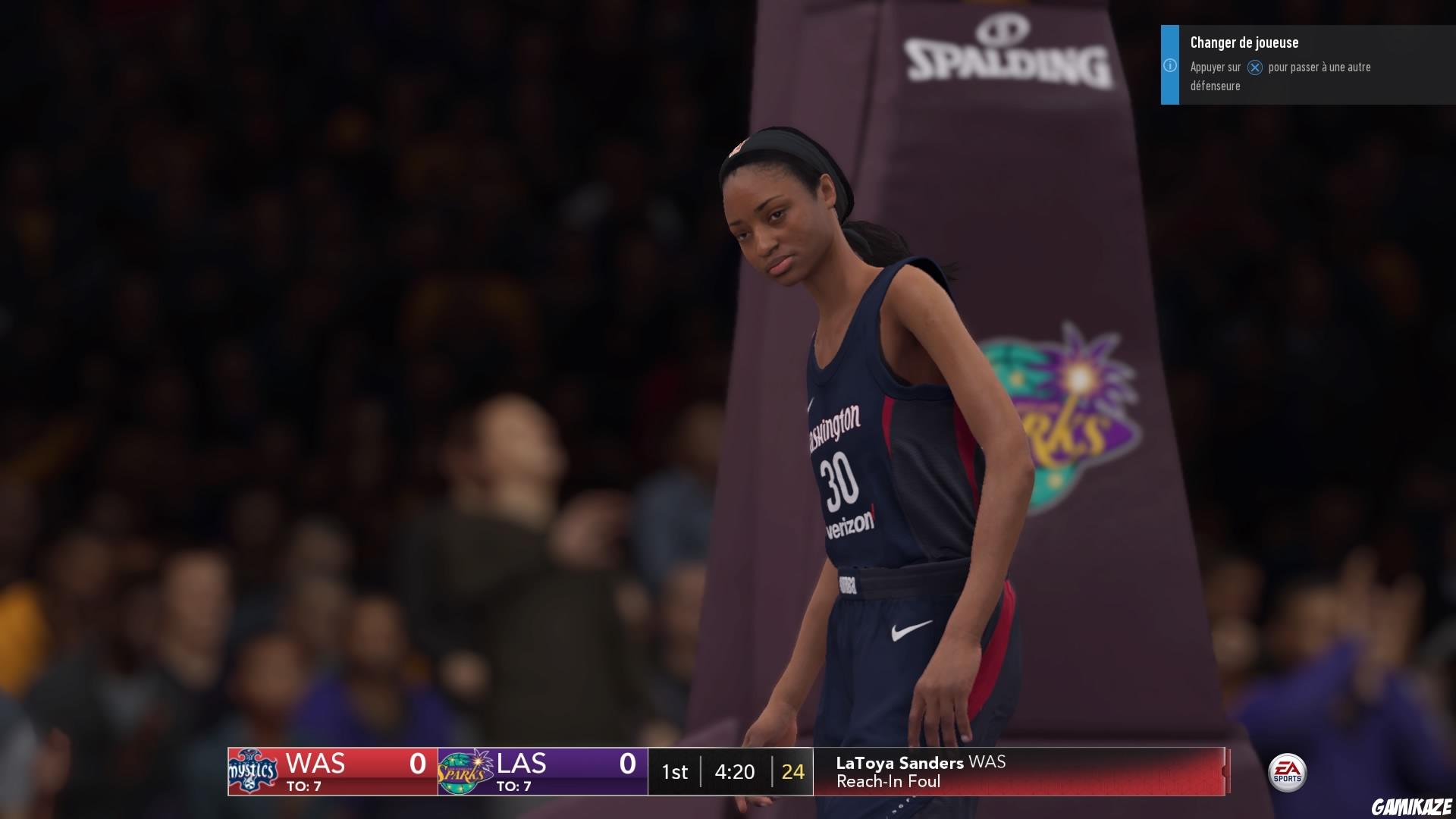Image resolution: width=1456 pixels, height=819 pixels.
Task: Expand the 1st quarter indicator
Action: click(675, 772)
